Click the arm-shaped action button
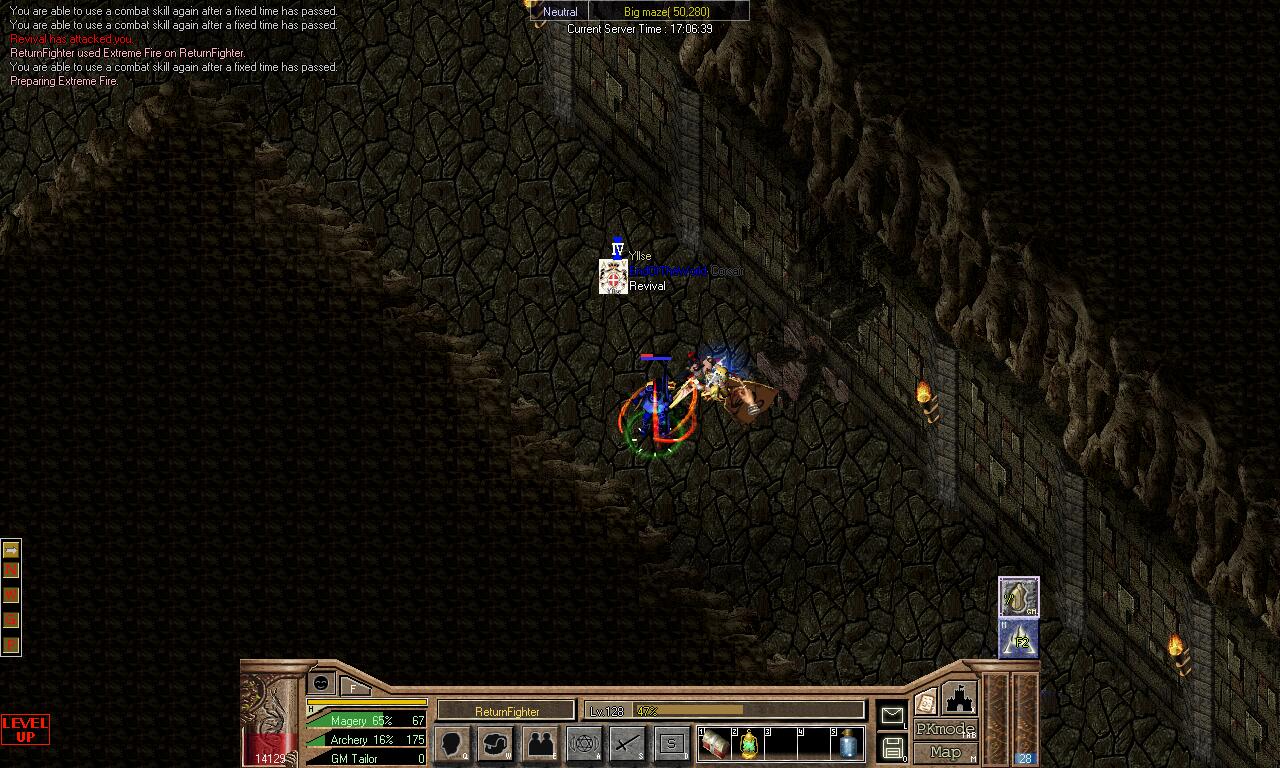 496,744
